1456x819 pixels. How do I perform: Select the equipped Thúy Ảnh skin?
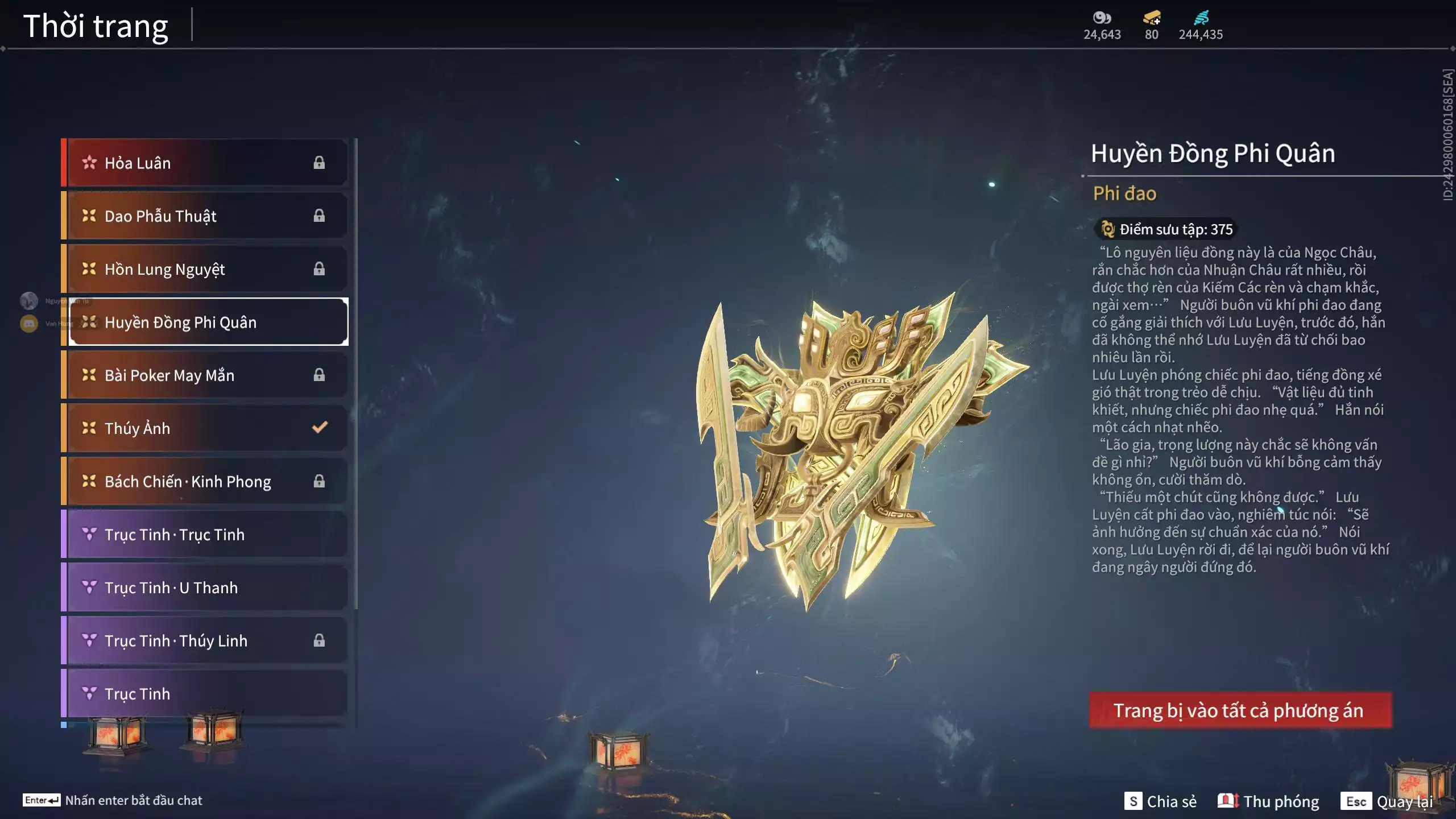coord(205,428)
